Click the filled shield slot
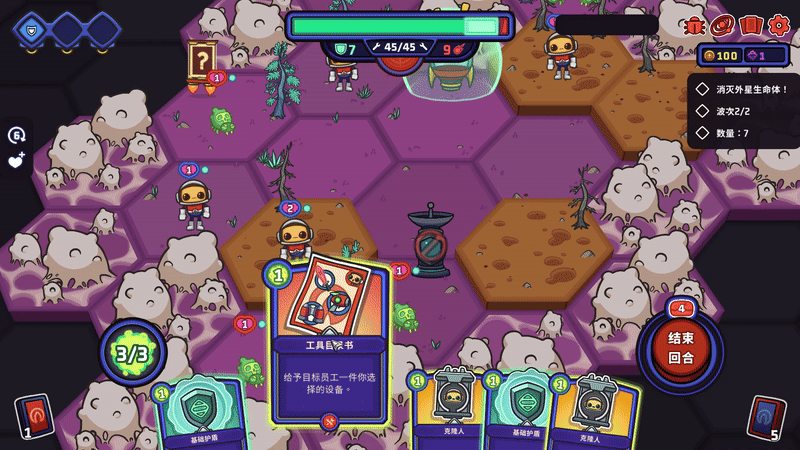This screenshot has width=800, height=450. [x=29, y=30]
